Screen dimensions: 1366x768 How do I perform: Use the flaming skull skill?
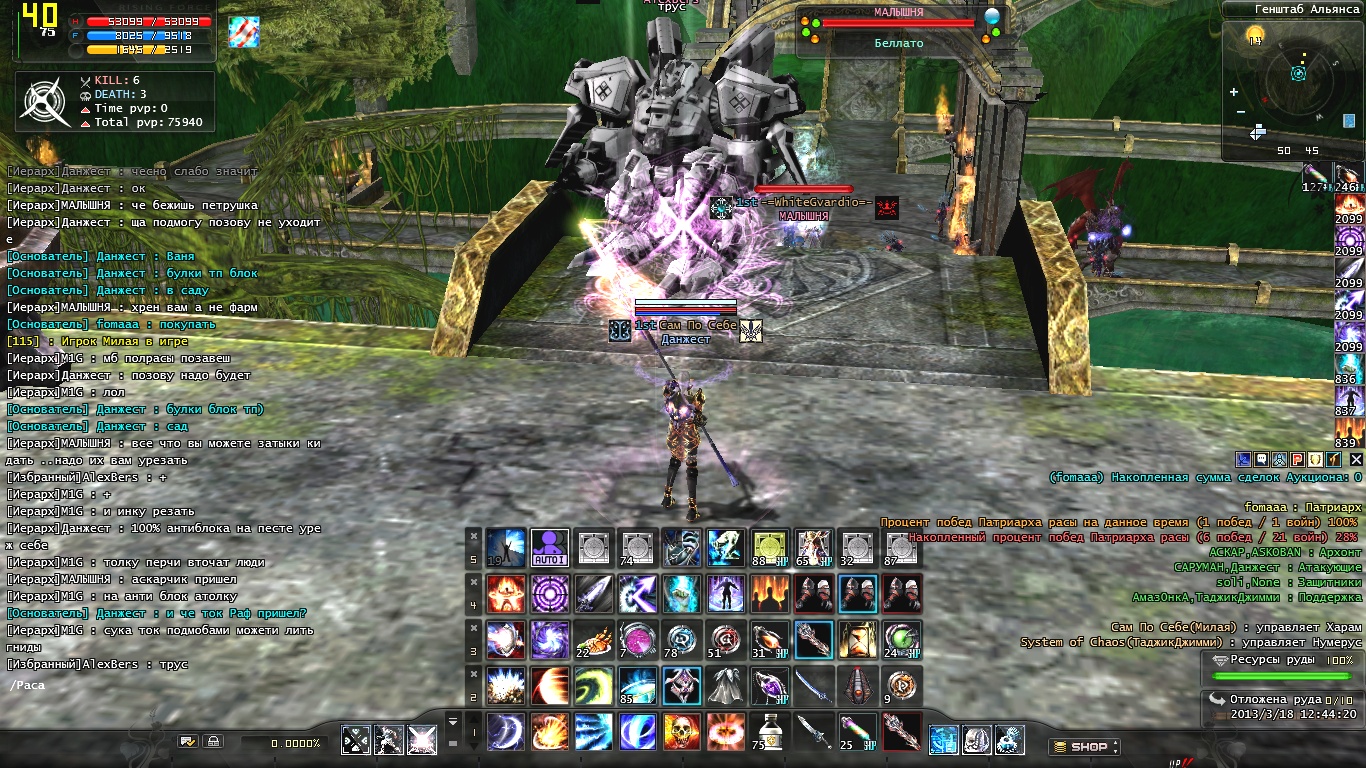click(682, 732)
